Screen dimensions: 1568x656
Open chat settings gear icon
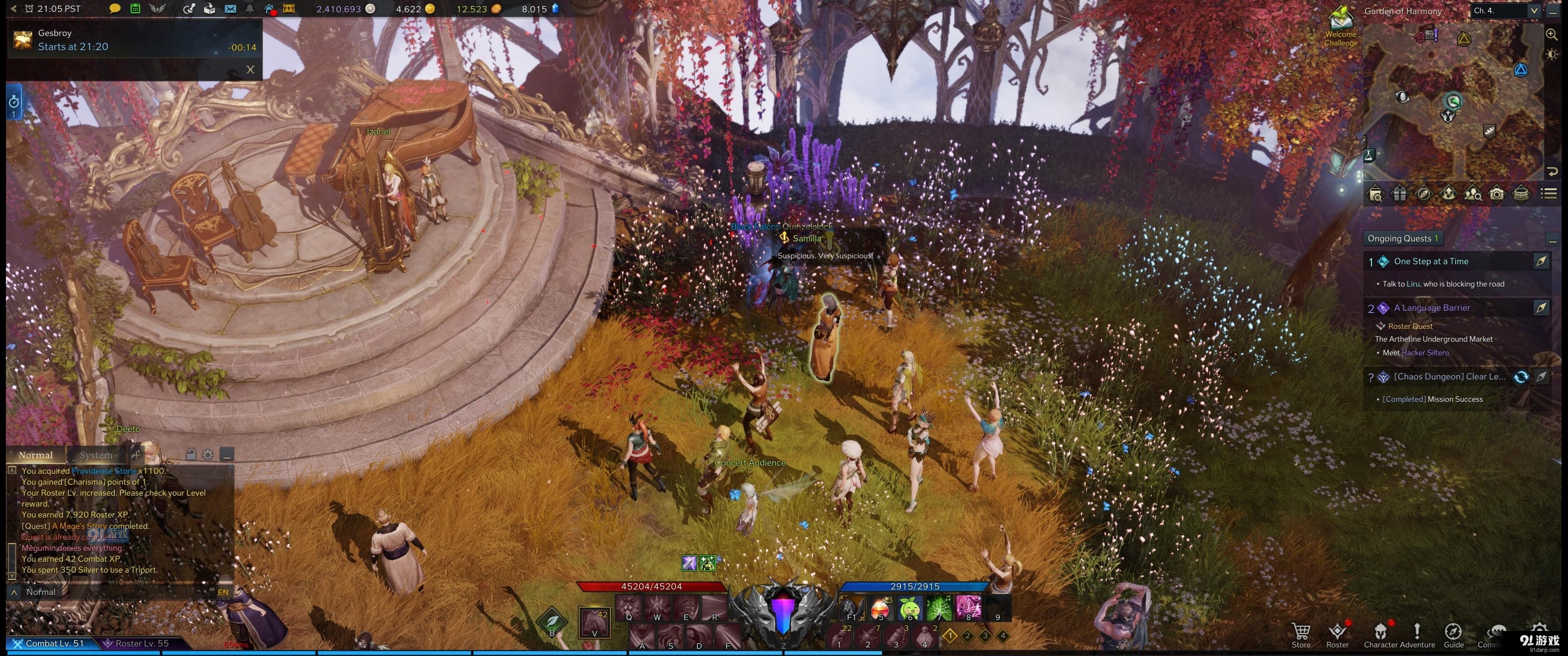point(207,455)
